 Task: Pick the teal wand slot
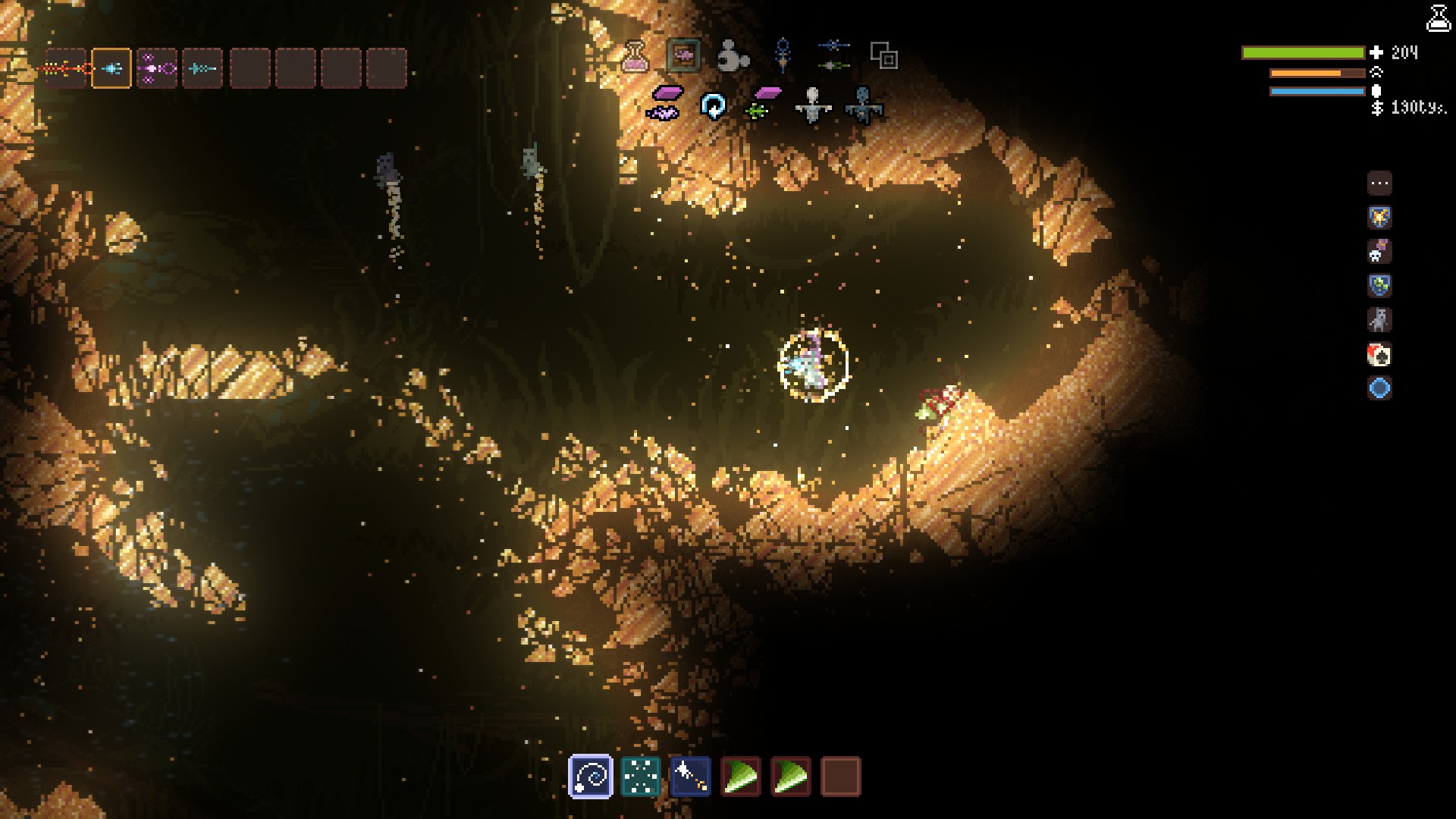coord(202,69)
